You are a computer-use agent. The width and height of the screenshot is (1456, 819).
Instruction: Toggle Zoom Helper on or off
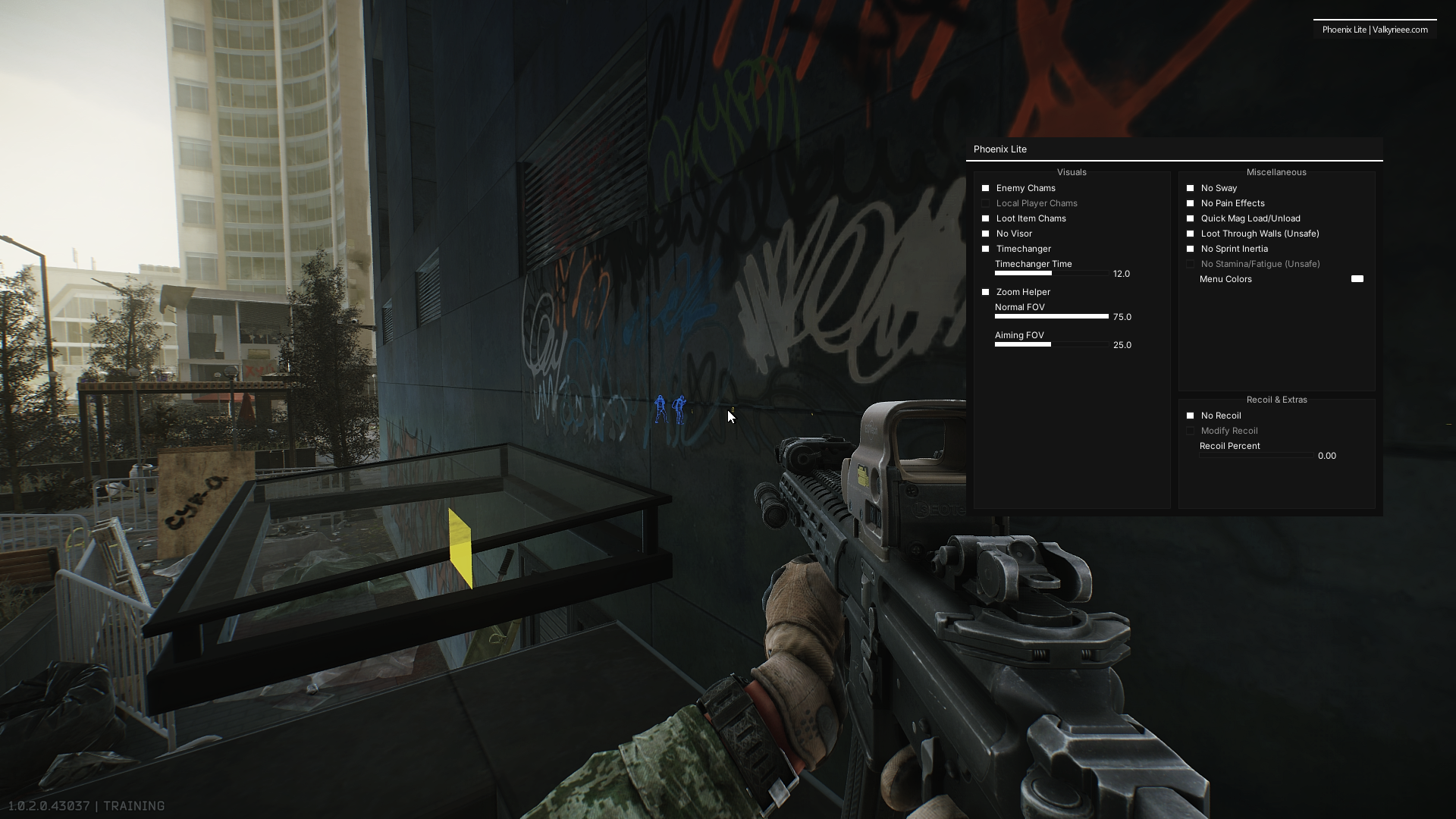point(986,292)
